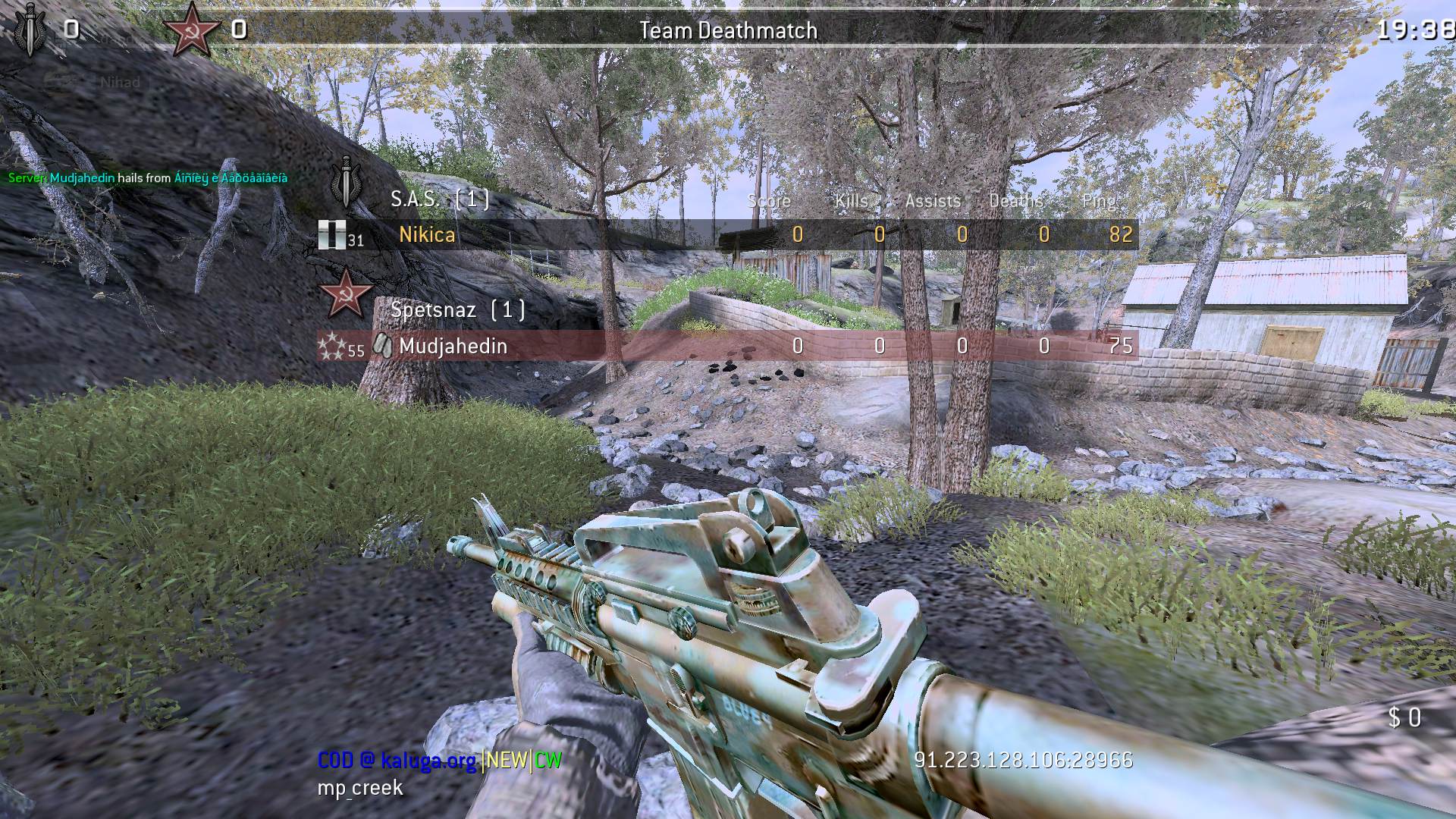
Task: Click the mp_creek map name text
Action: coord(359,788)
